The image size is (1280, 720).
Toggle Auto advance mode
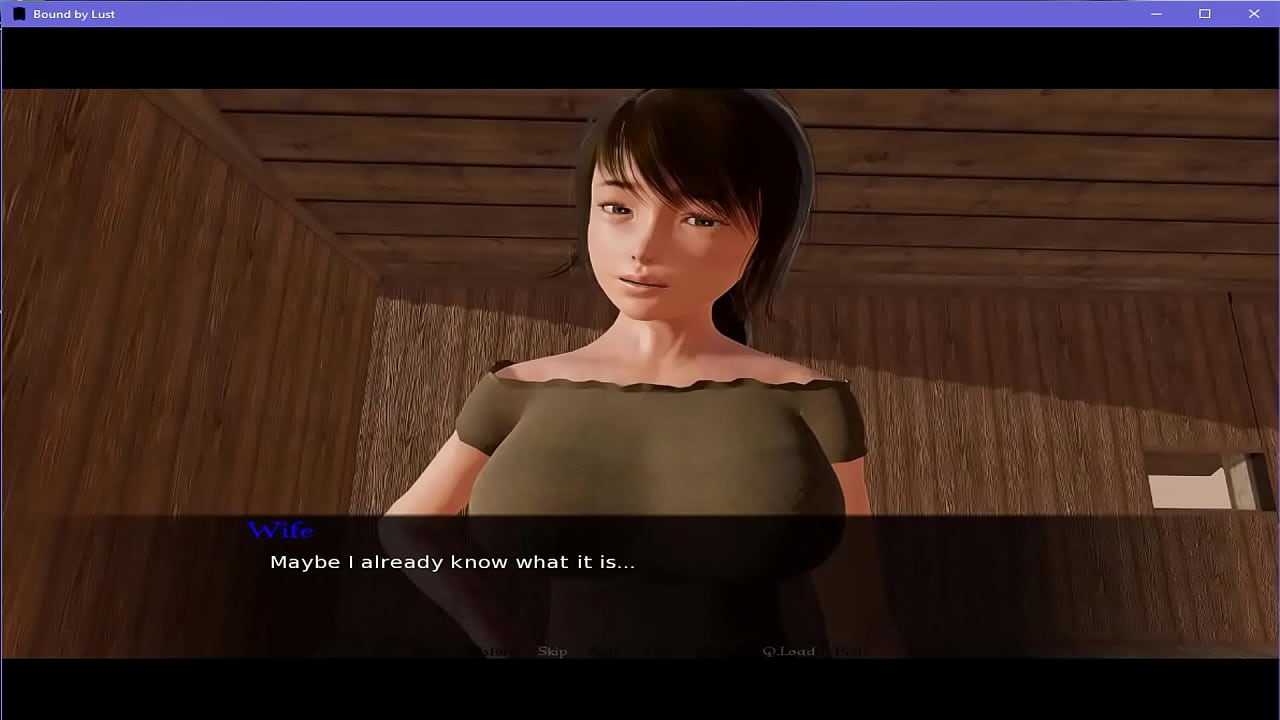coord(605,651)
